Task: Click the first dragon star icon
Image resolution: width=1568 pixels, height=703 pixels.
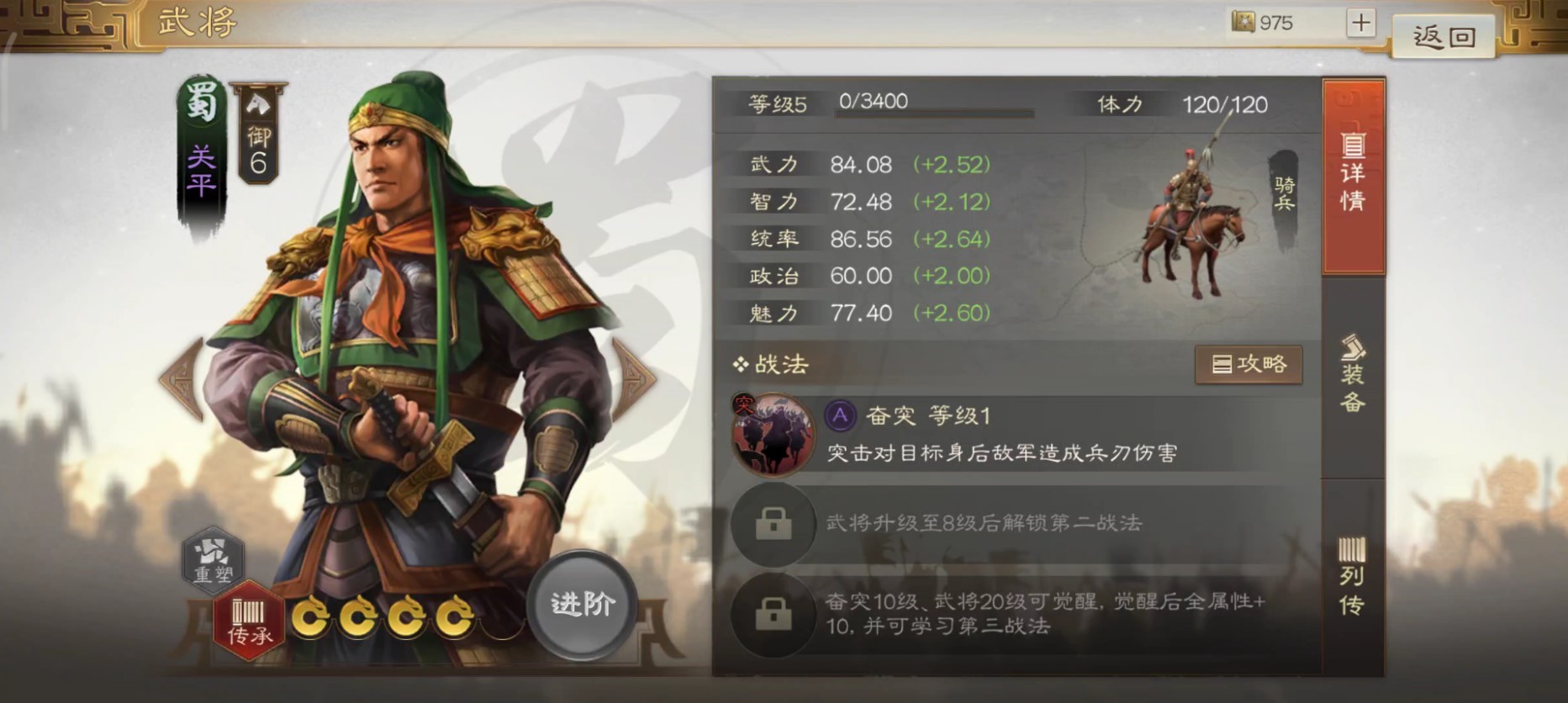Action: [x=312, y=617]
